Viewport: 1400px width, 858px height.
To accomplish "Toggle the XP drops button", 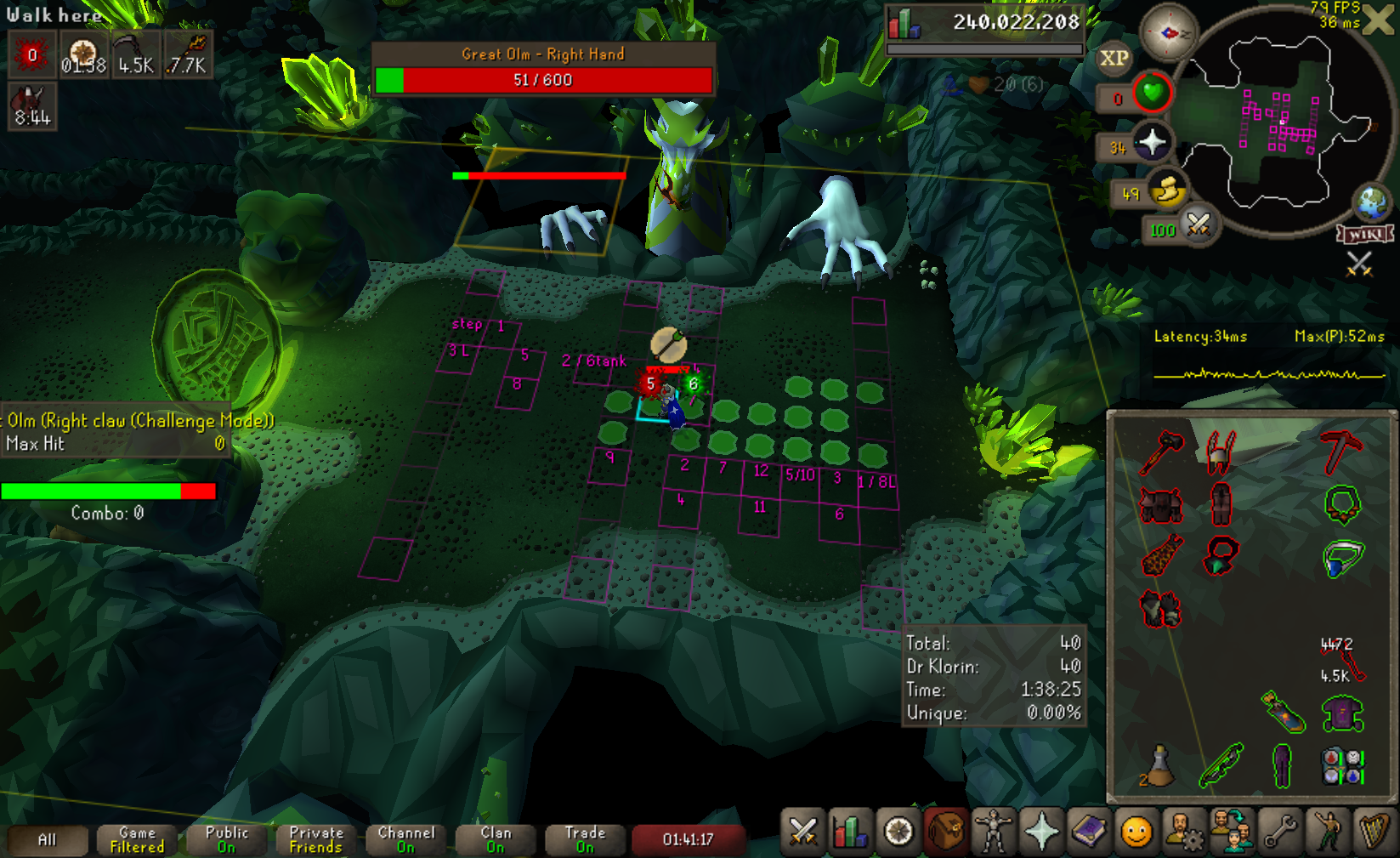I will 1114,59.
